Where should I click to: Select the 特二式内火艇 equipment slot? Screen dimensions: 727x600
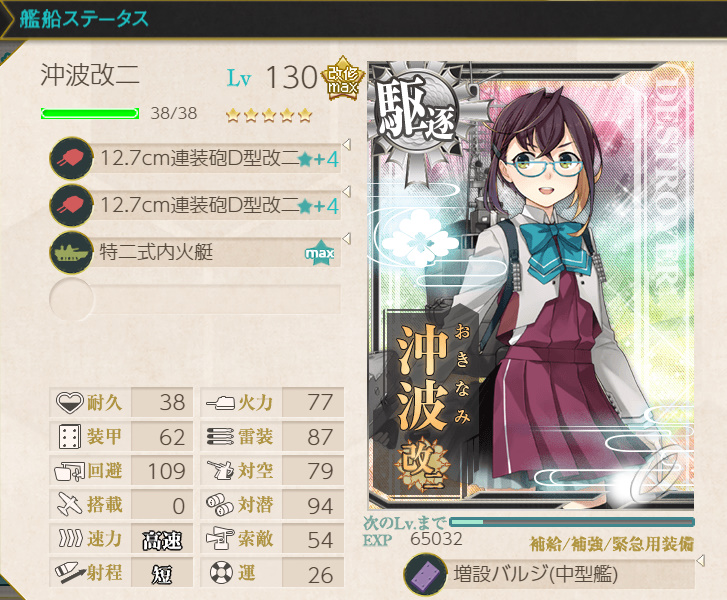coord(195,252)
